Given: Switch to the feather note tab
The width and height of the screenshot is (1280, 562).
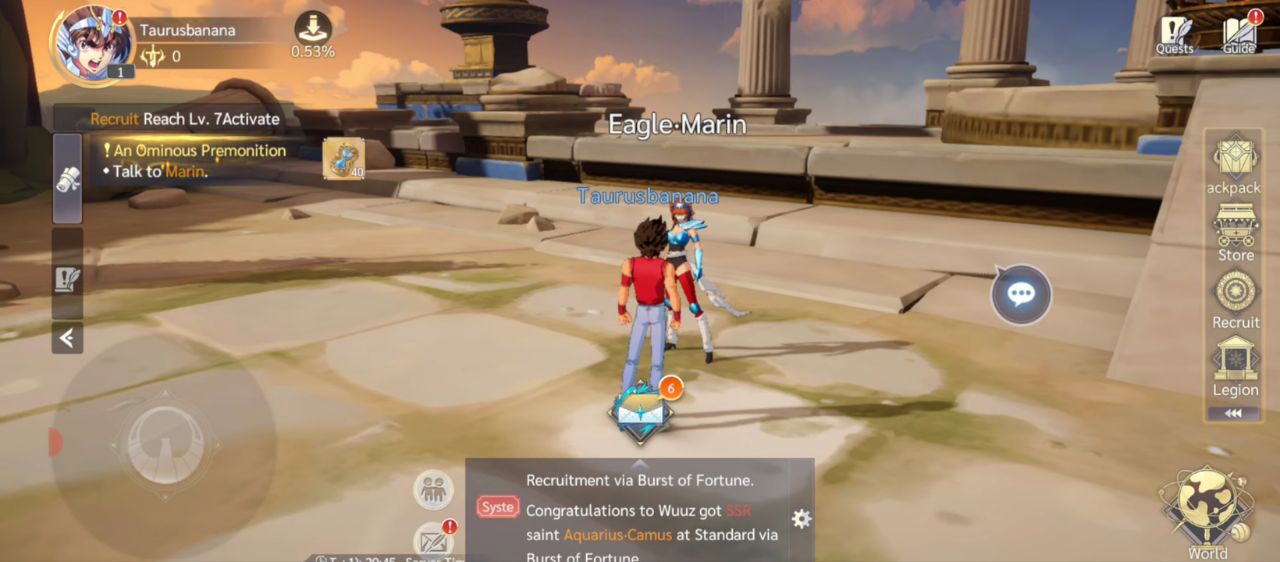Looking at the screenshot, I should coord(67,277).
